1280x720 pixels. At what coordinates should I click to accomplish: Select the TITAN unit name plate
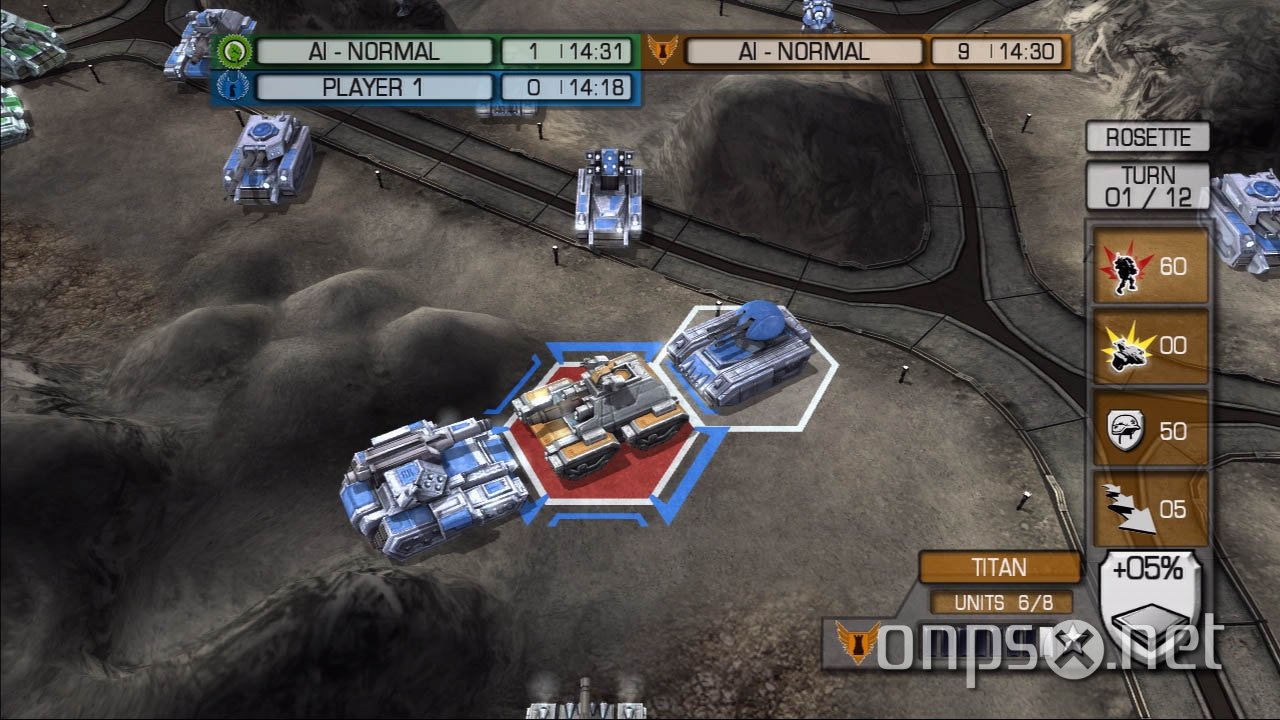tap(1000, 567)
